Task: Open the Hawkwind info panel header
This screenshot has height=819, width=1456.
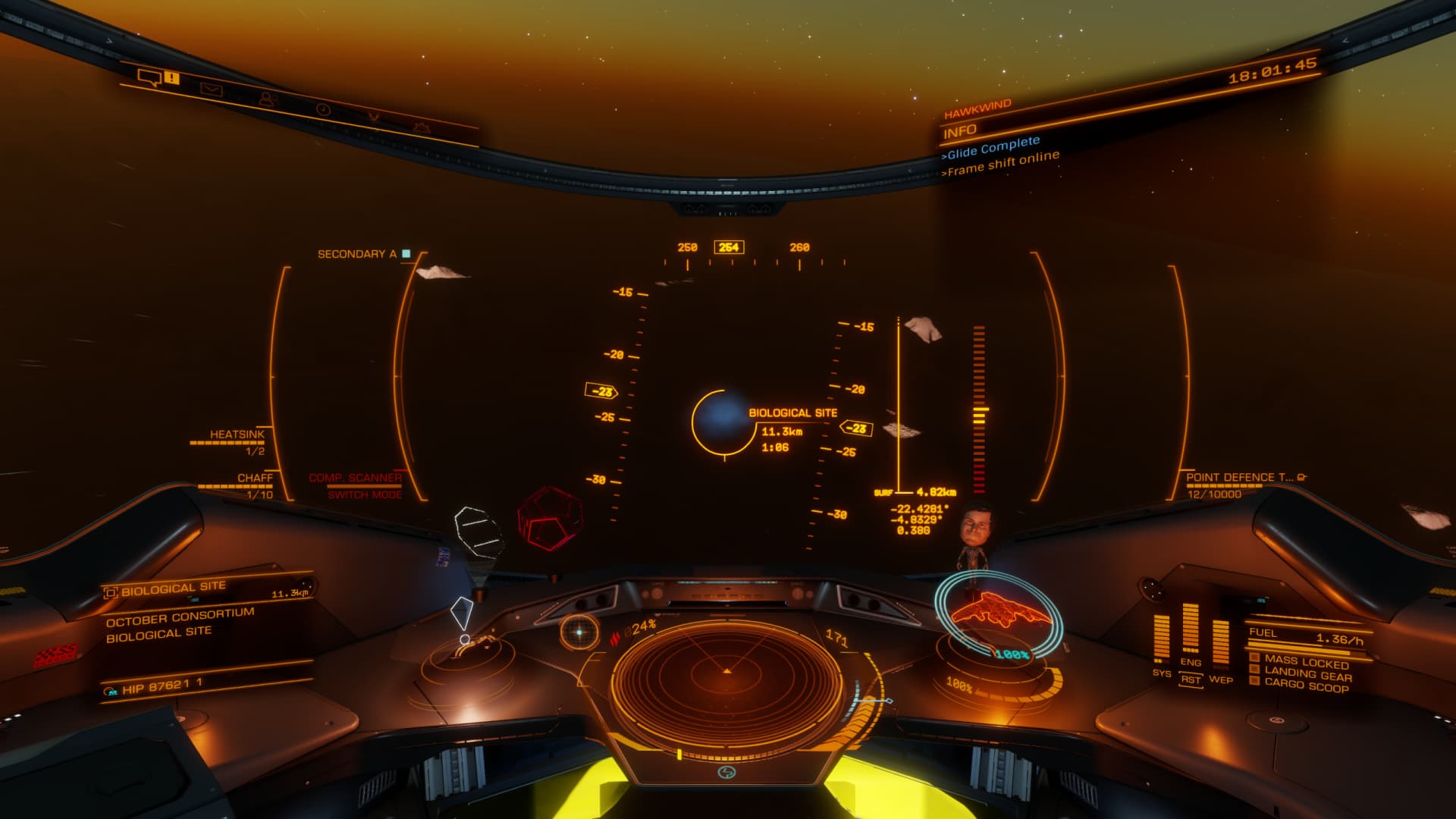Action: [977, 108]
